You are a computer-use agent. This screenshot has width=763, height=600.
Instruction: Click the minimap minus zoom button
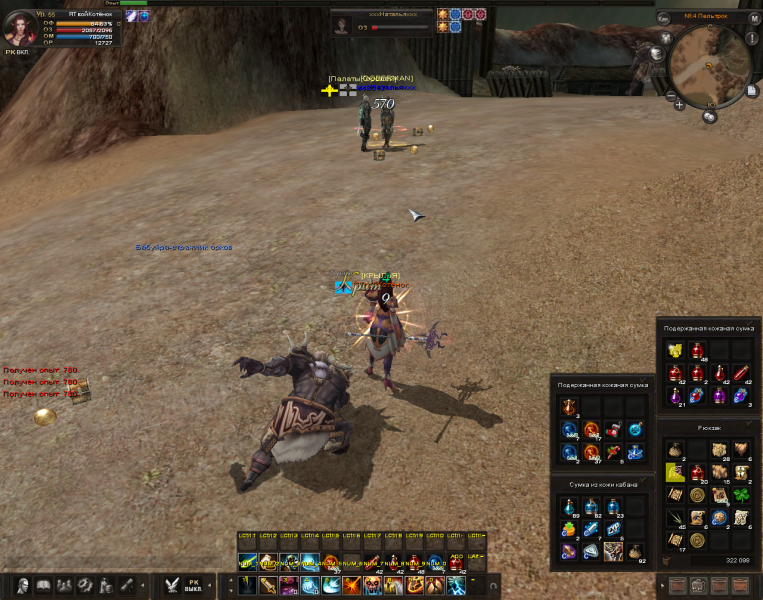[670, 96]
